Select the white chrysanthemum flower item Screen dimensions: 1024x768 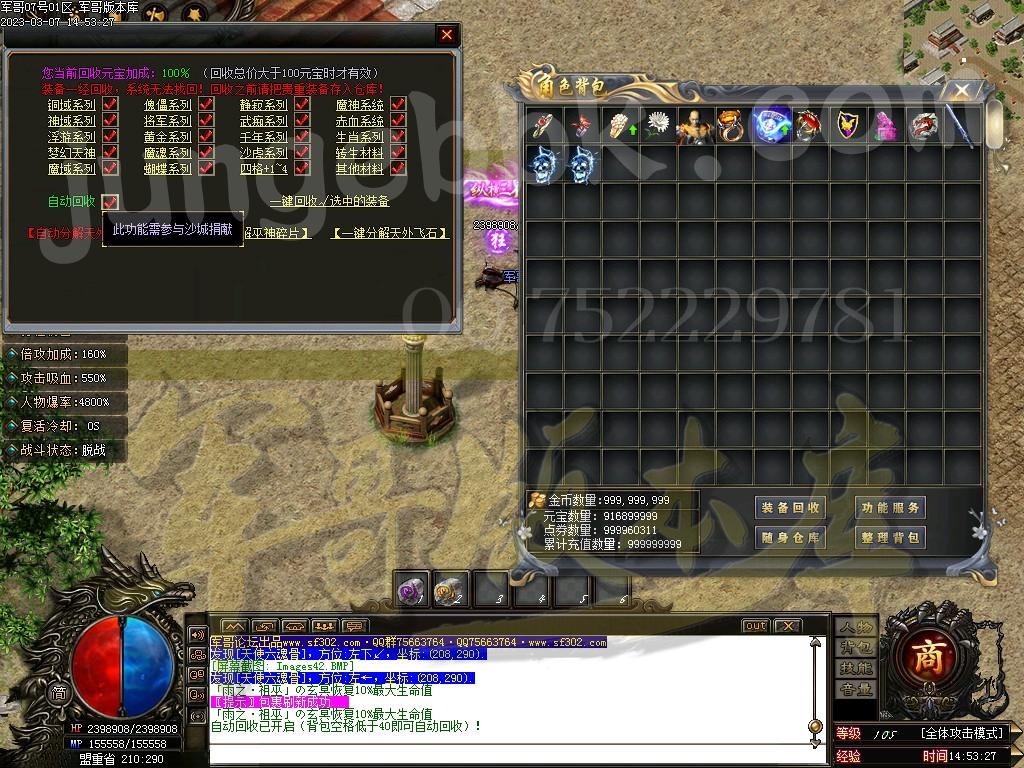point(657,126)
